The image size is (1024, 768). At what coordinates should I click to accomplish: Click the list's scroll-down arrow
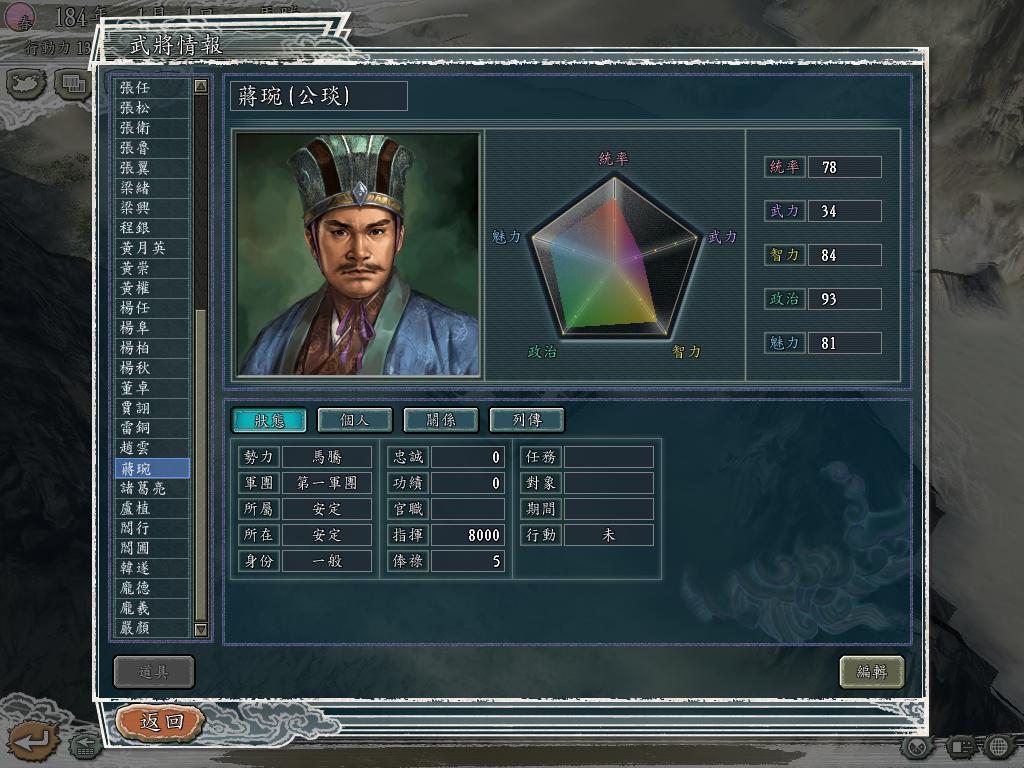coord(200,629)
